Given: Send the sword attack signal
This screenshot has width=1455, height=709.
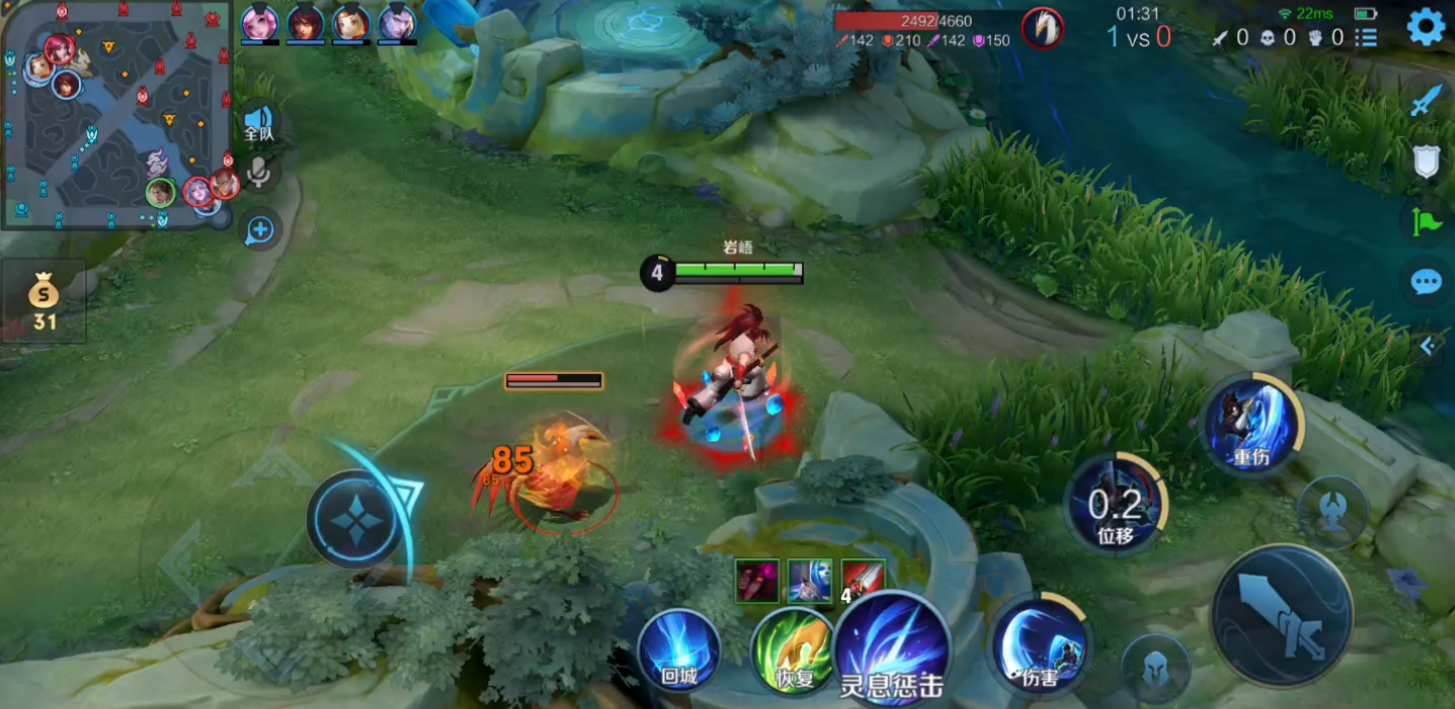Looking at the screenshot, I should click(1427, 101).
